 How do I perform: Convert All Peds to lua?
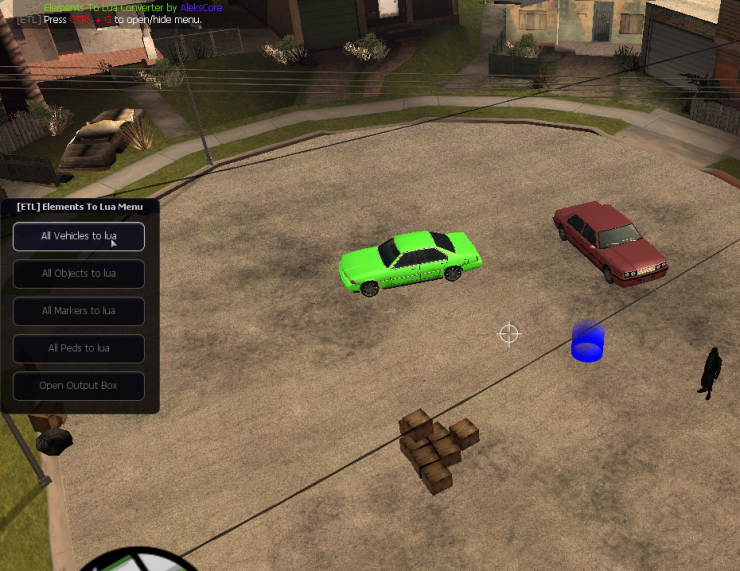pyautogui.click(x=78, y=348)
